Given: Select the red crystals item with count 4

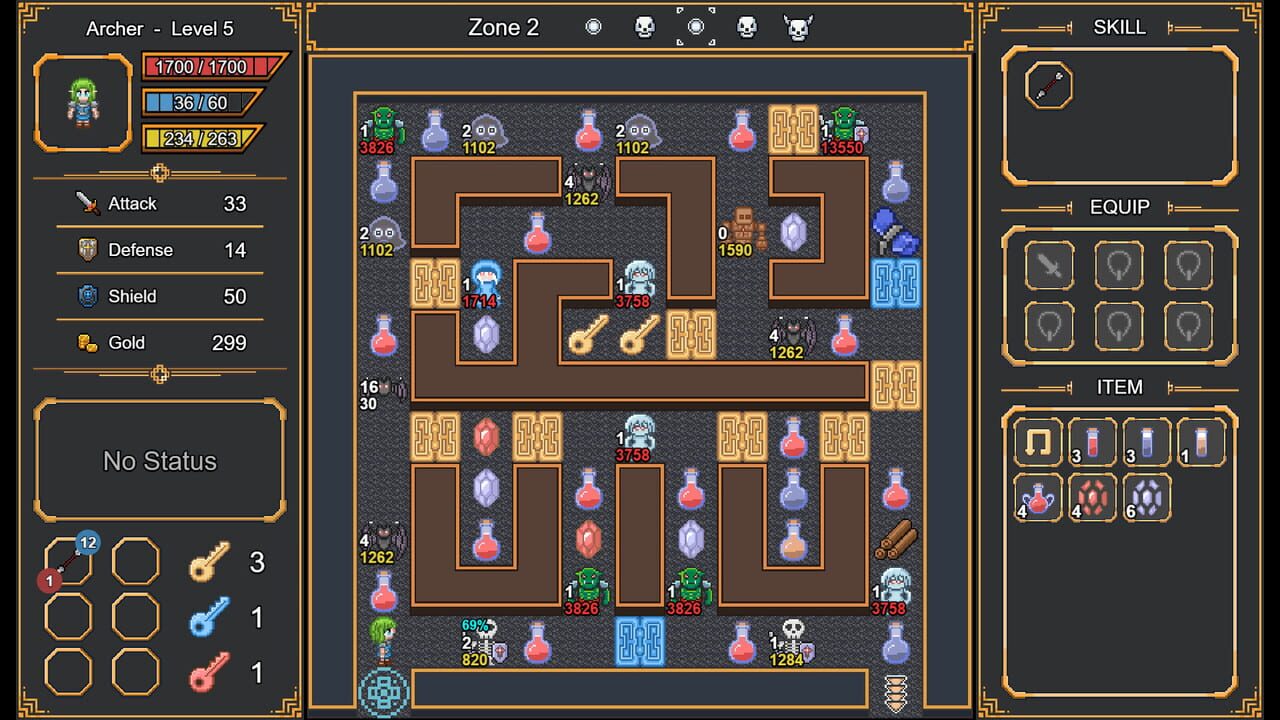Looking at the screenshot, I should tap(1092, 496).
